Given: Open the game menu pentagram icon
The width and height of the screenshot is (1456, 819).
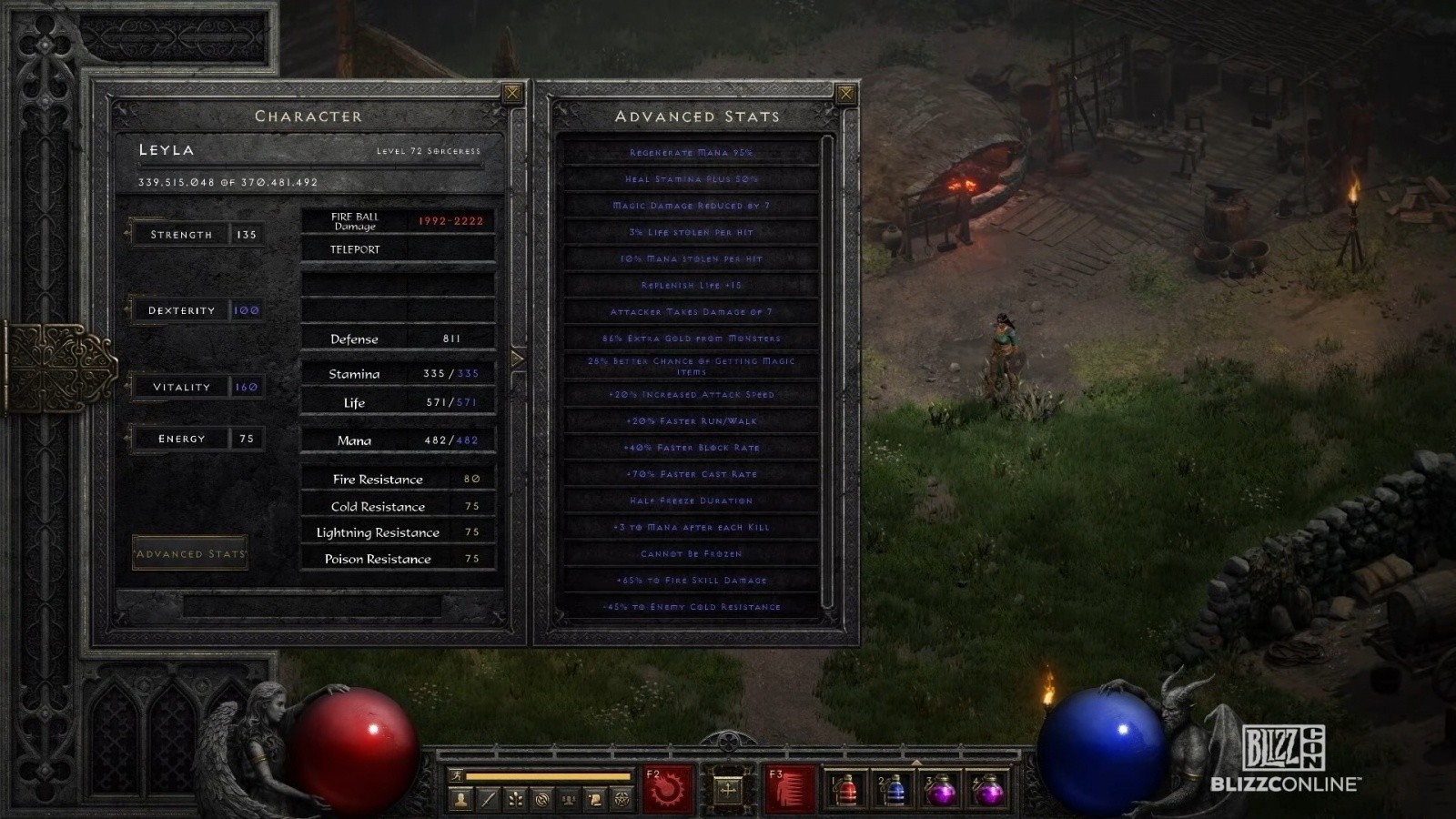Looking at the screenshot, I should (622, 800).
